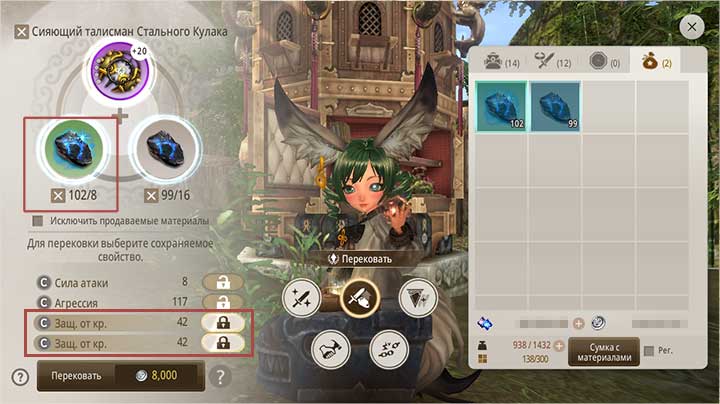Select the dark ore stack of 99 in the bag
720x404 pixels.
(555, 105)
